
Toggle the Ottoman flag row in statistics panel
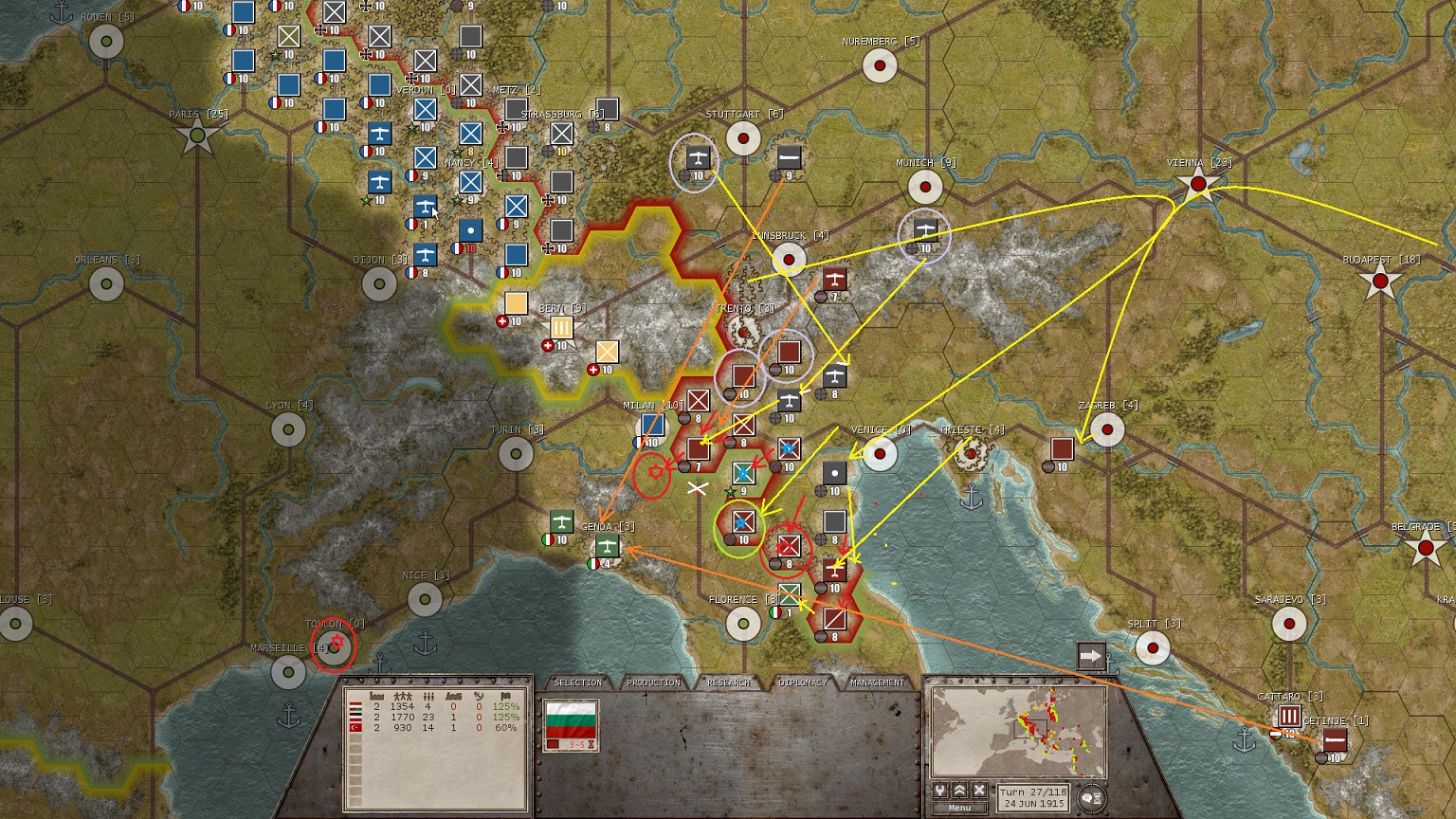coord(355,728)
